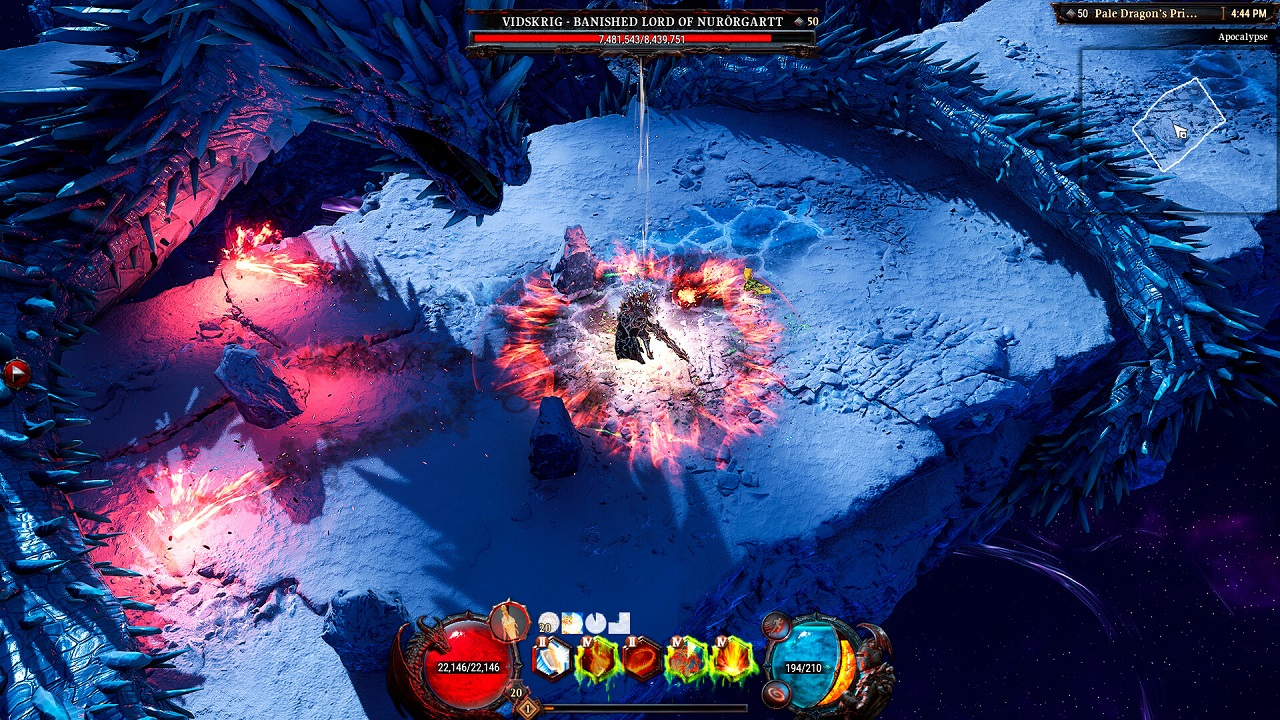Use the potion quickslot showing quantity 20
This screenshot has width=1280, height=720.
(x=549, y=623)
